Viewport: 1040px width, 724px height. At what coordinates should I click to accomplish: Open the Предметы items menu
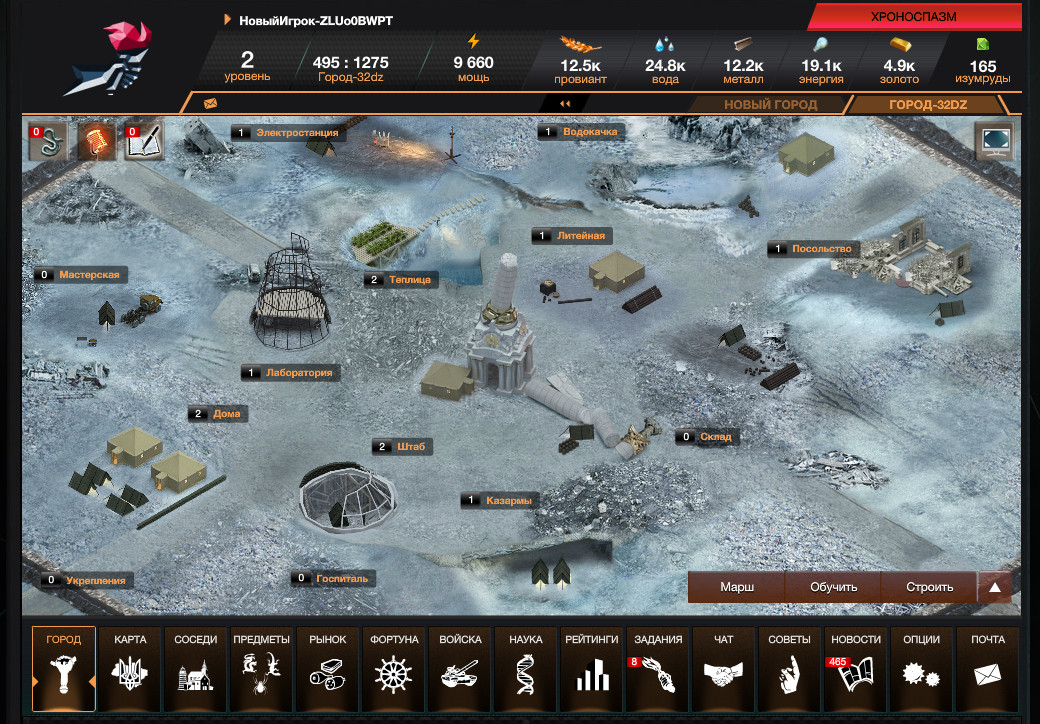click(x=261, y=661)
